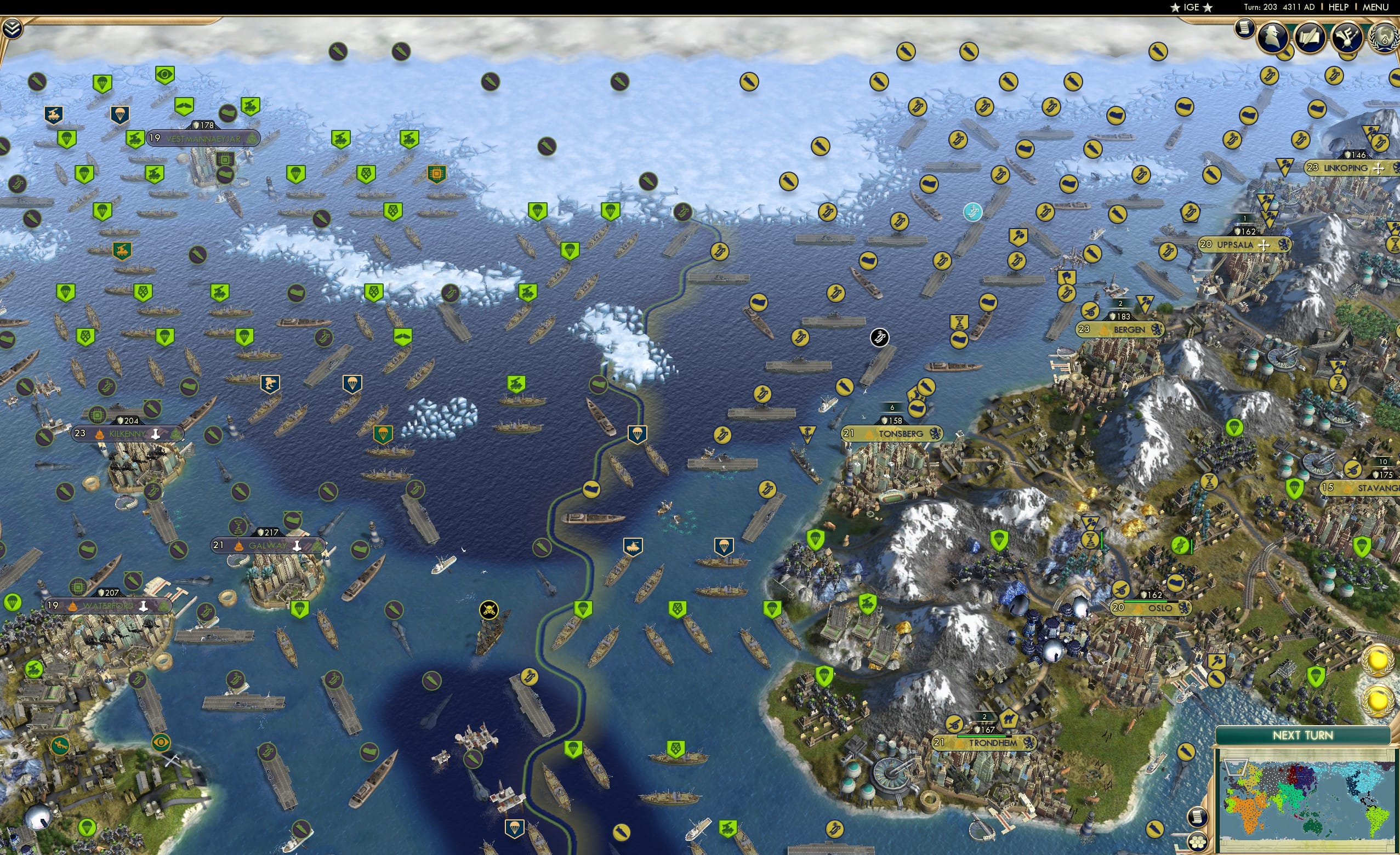Open HELP from the top bar
Screen dimensions: 1400x855
click(x=1338, y=7)
